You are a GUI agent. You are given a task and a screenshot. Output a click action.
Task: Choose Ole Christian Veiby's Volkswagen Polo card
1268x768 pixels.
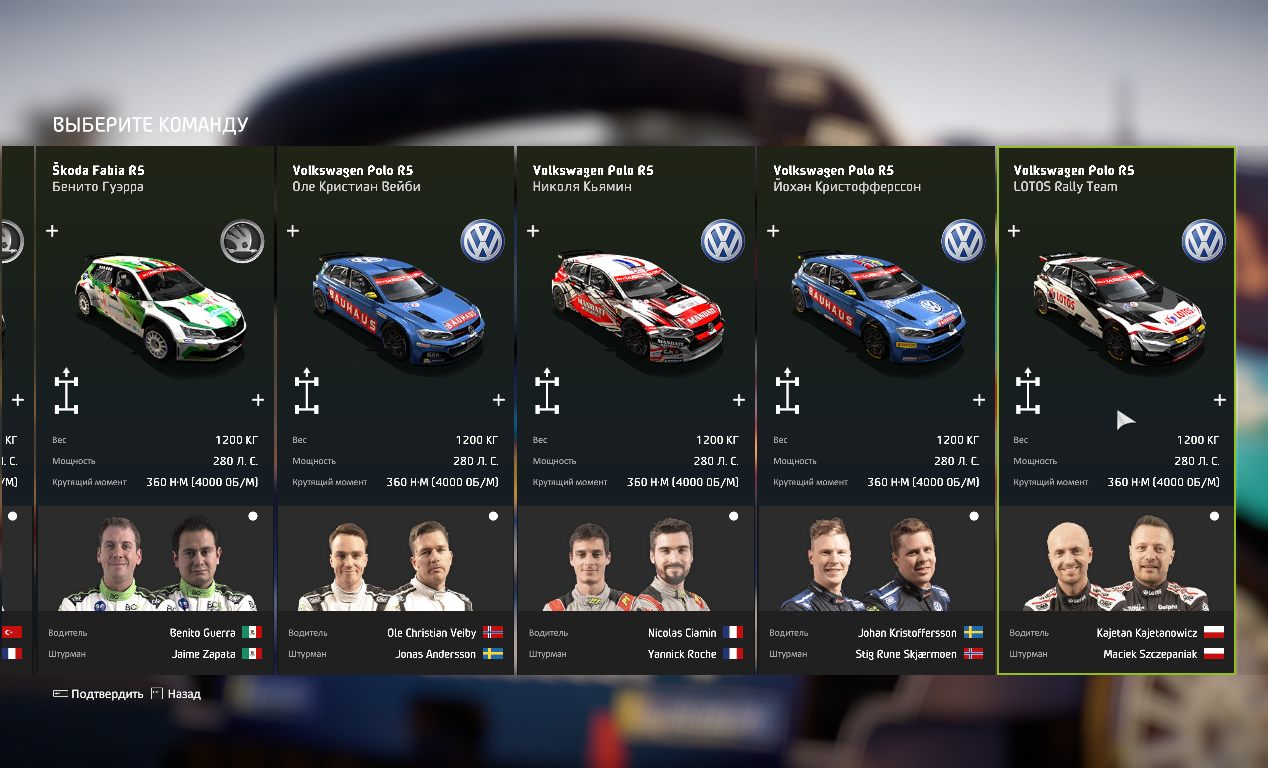[x=395, y=300]
